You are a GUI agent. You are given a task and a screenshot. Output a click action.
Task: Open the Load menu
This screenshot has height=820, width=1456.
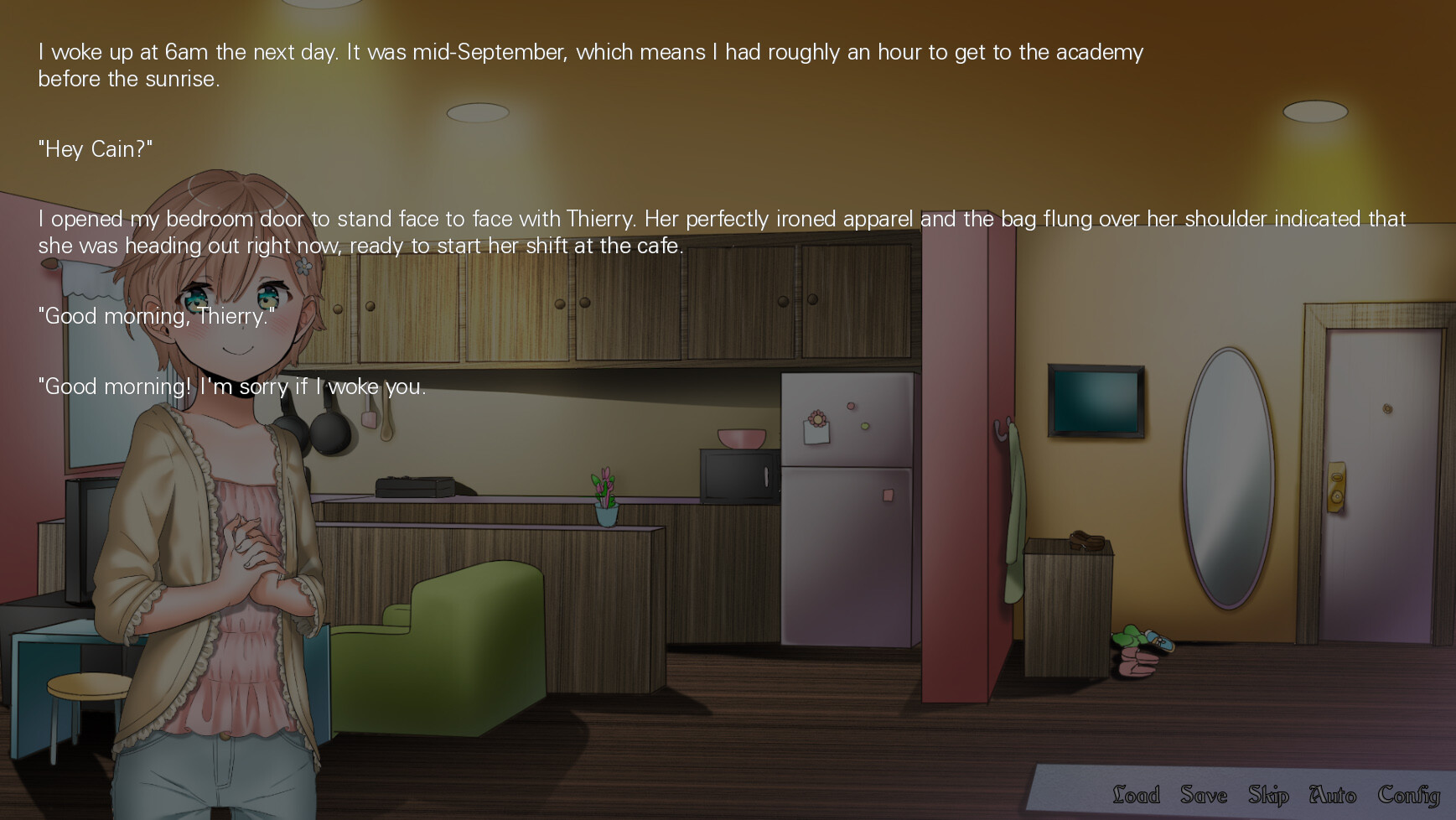click(x=1136, y=794)
